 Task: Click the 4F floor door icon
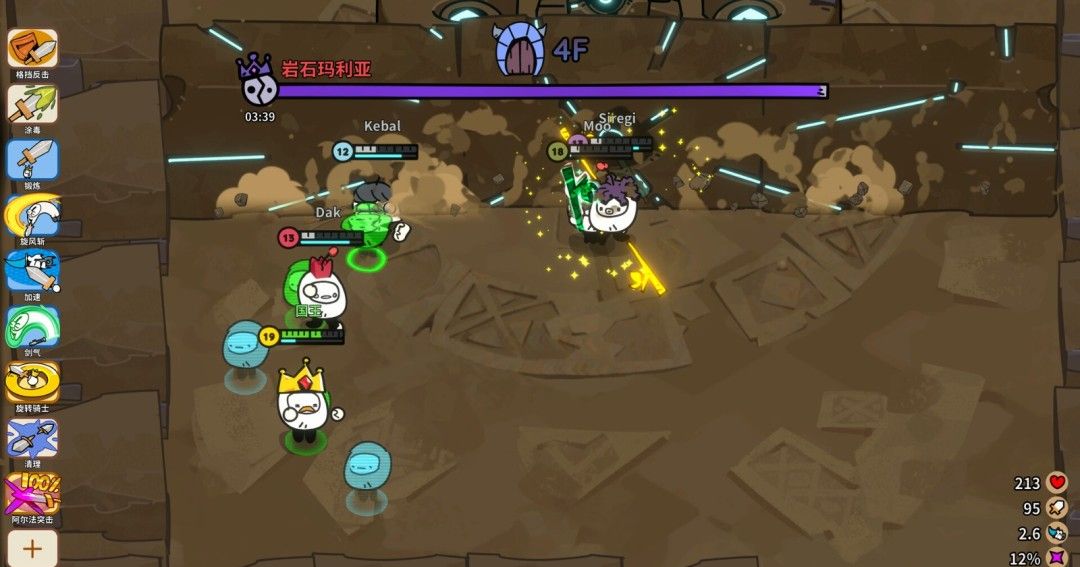pos(518,50)
